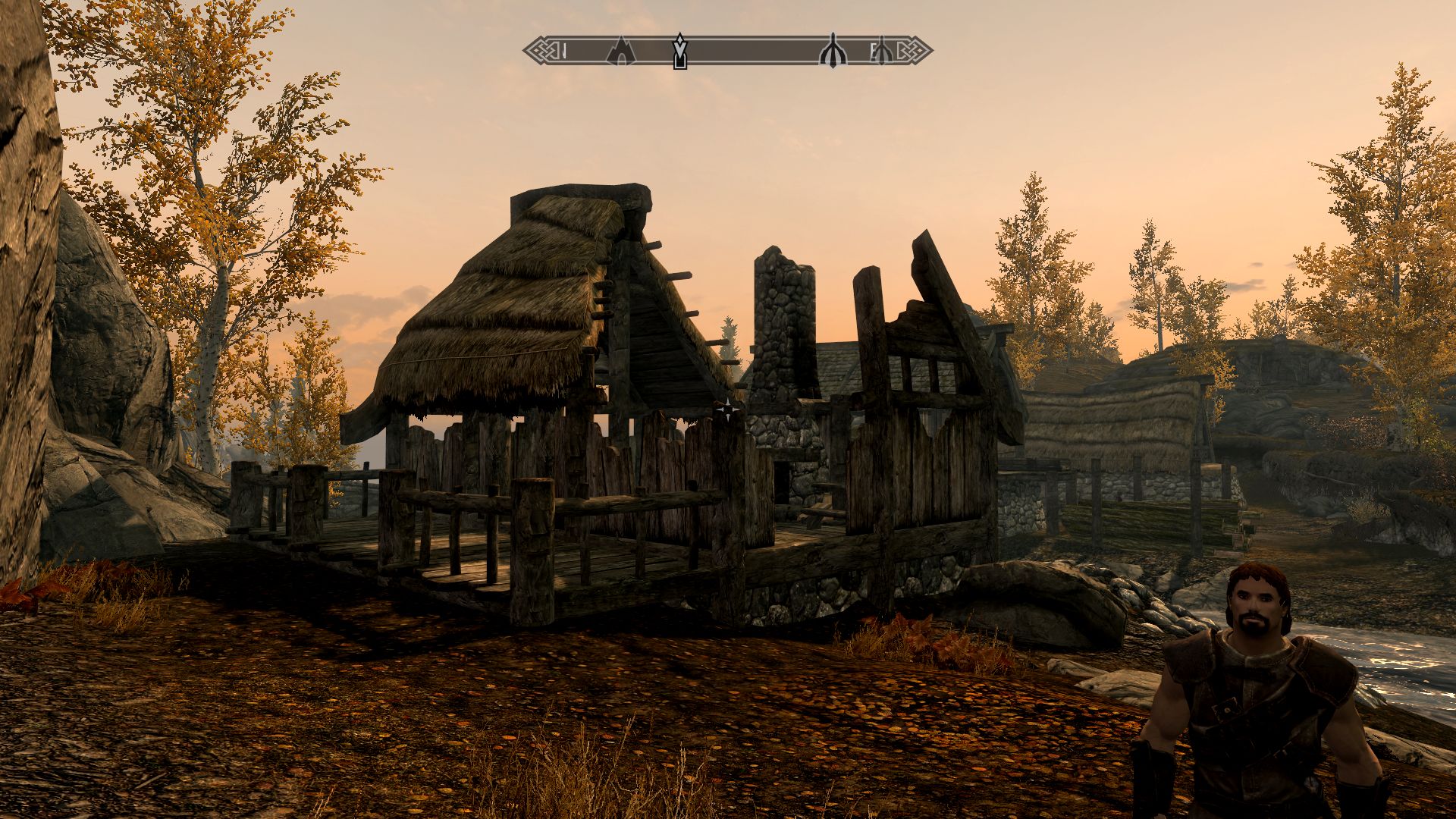Select the cave location marker on the compass
Screen dimensions: 1456x819
click(x=621, y=52)
